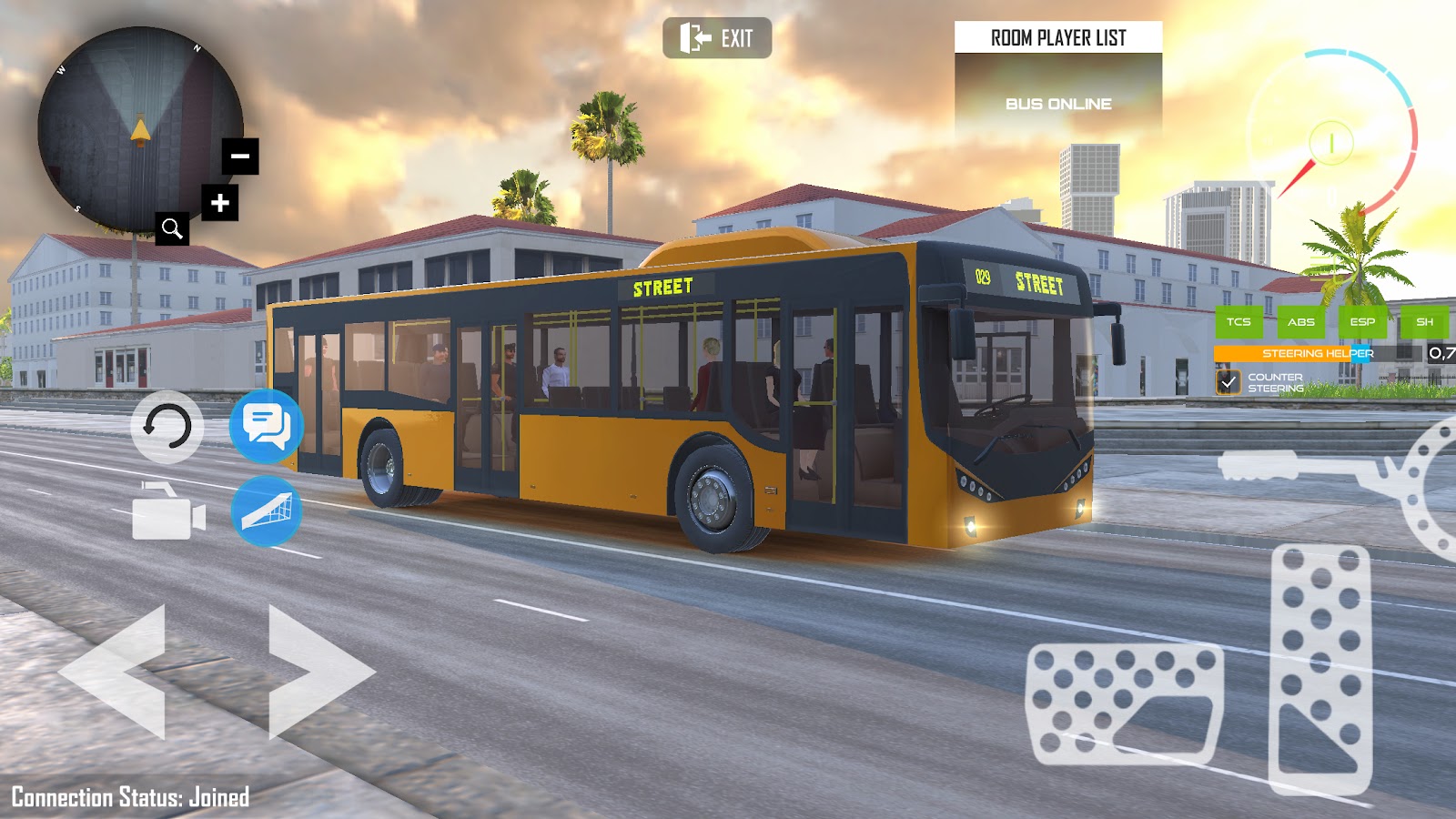Toggle the TCS traction control button
The width and height of the screenshot is (1456, 819).
pyautogui.click(x=1239, y=322)
